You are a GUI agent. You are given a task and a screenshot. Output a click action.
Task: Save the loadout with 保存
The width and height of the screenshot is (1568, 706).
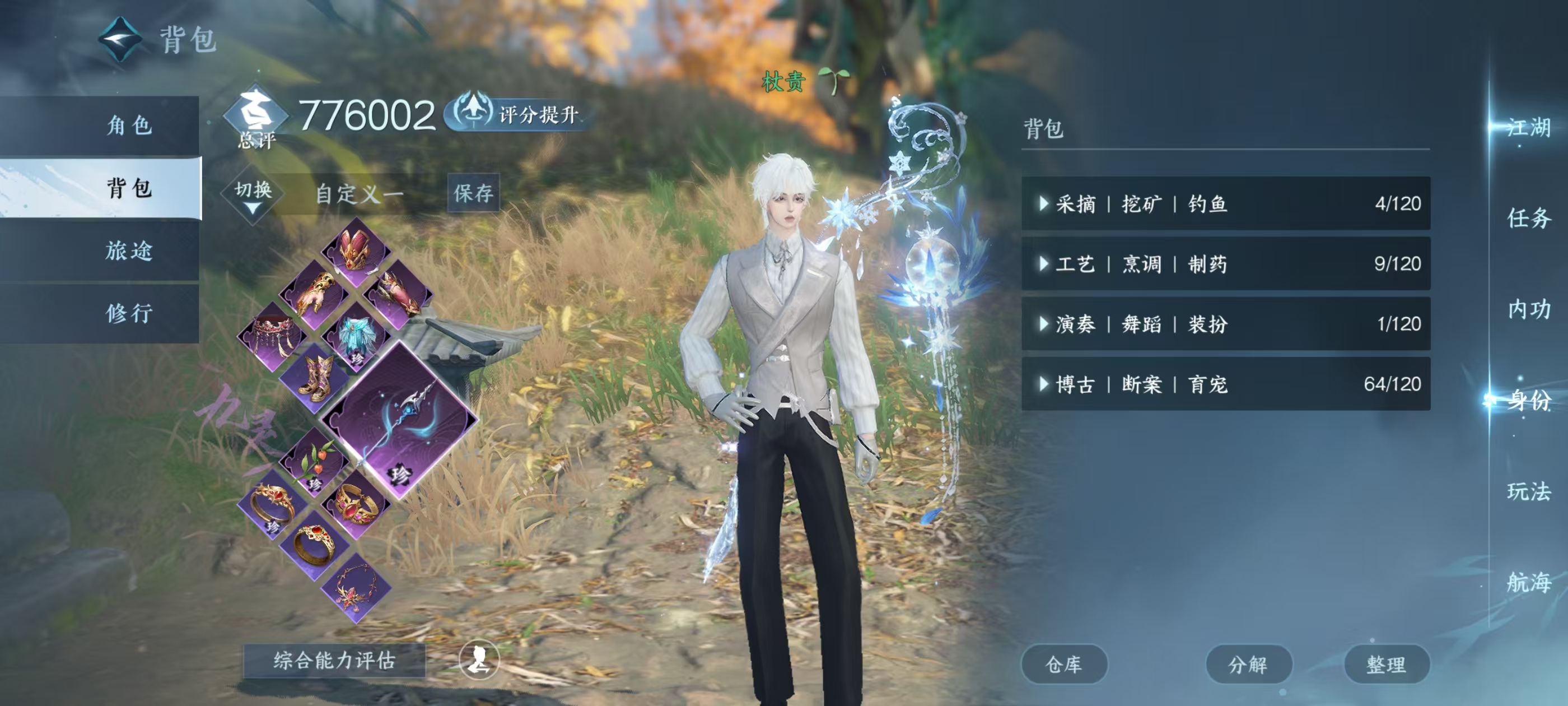coord(473,194)
